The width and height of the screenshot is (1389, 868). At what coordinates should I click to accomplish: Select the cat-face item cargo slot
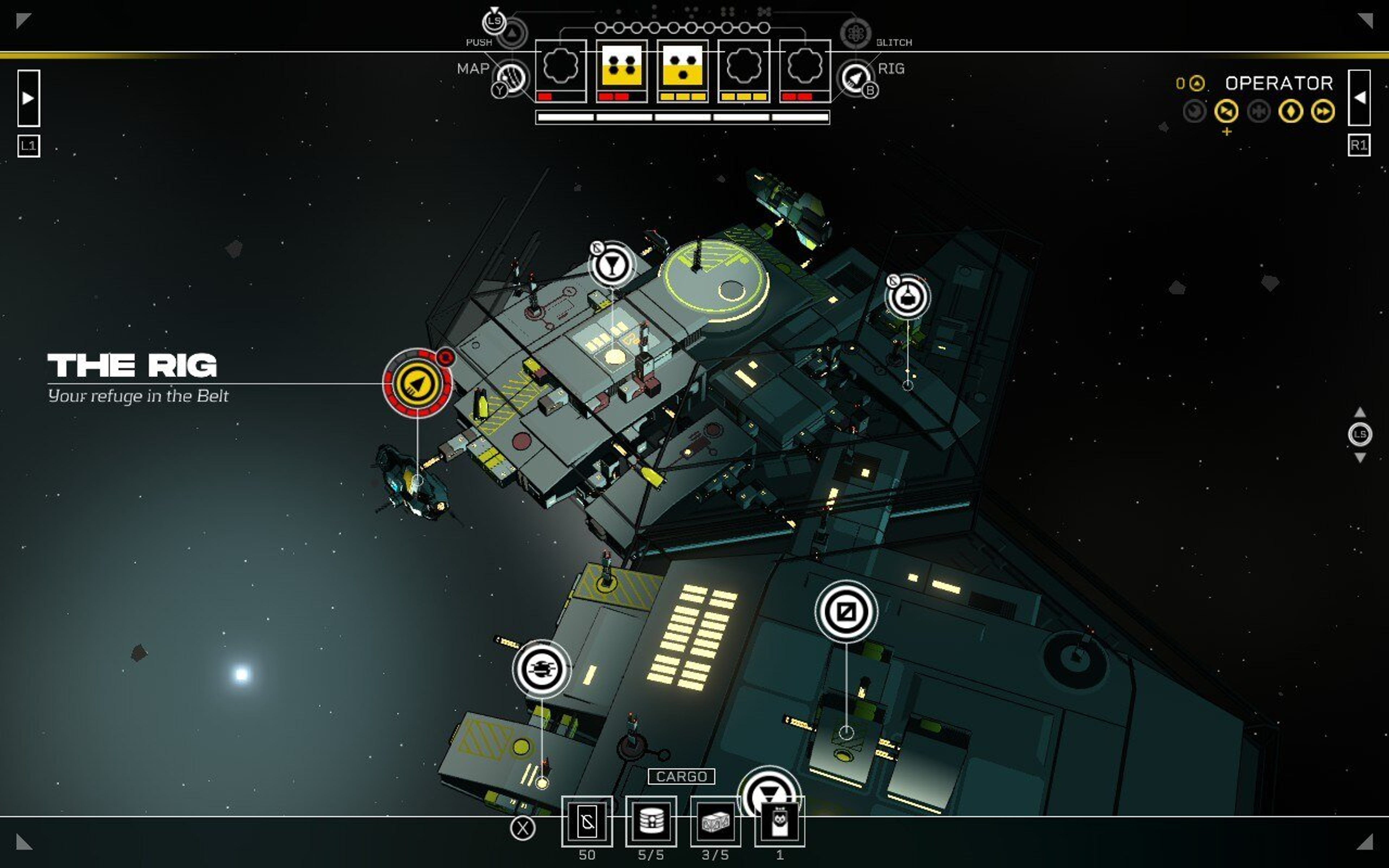(x=780, y=821)
